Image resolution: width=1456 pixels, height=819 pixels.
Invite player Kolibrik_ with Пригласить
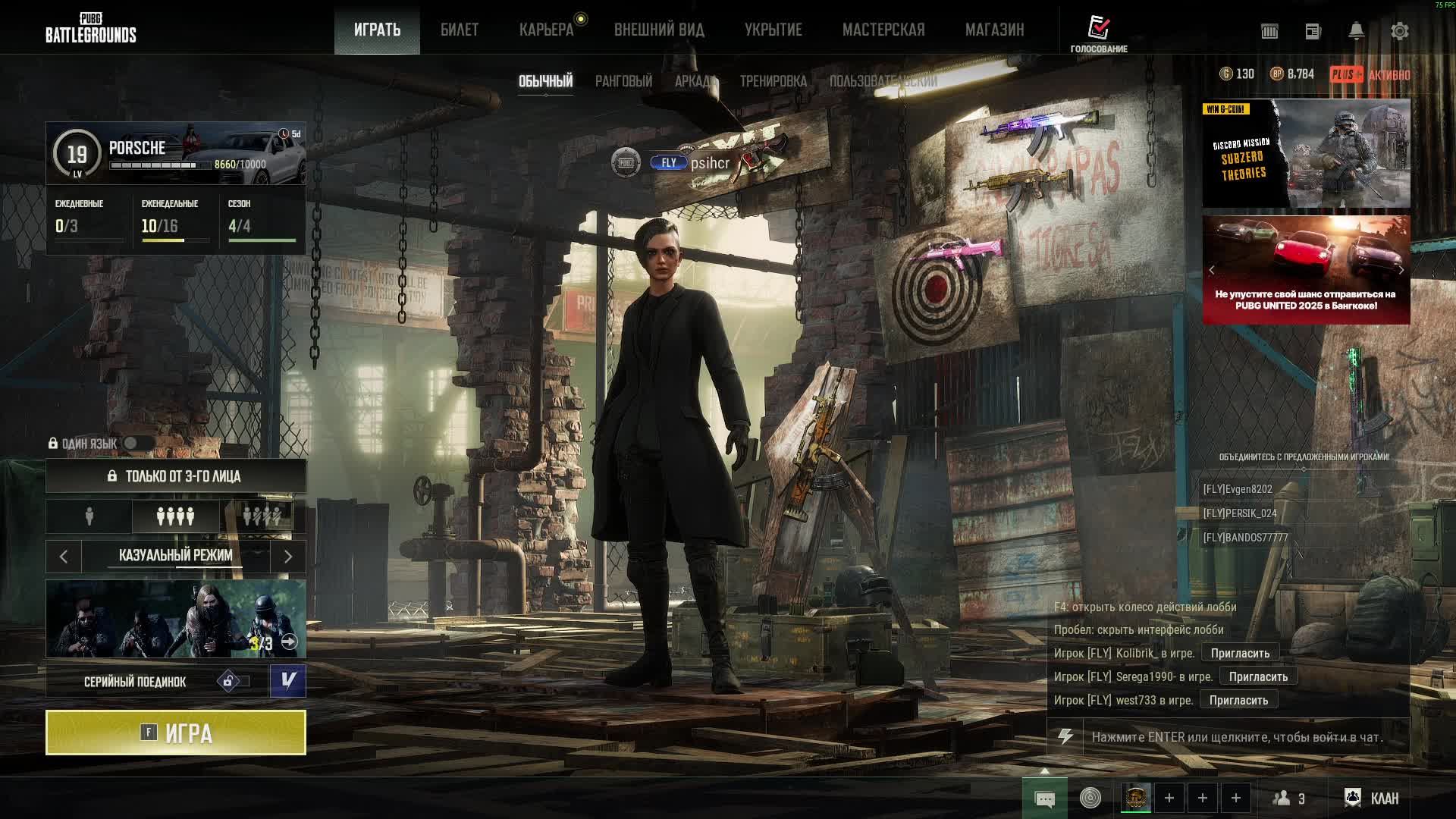click(1240, 653)
